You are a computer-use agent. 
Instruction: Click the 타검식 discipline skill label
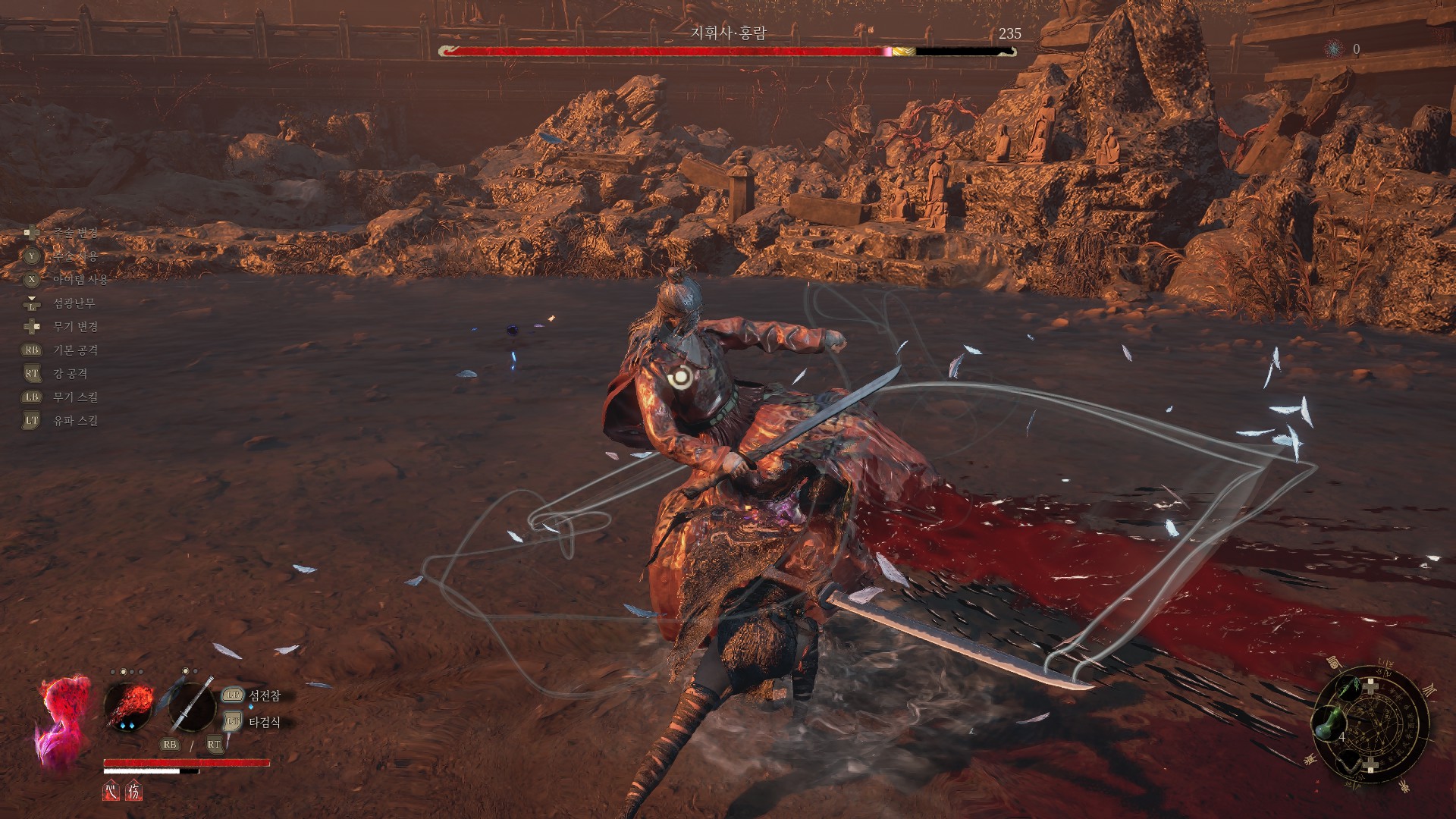pos(264,722)
